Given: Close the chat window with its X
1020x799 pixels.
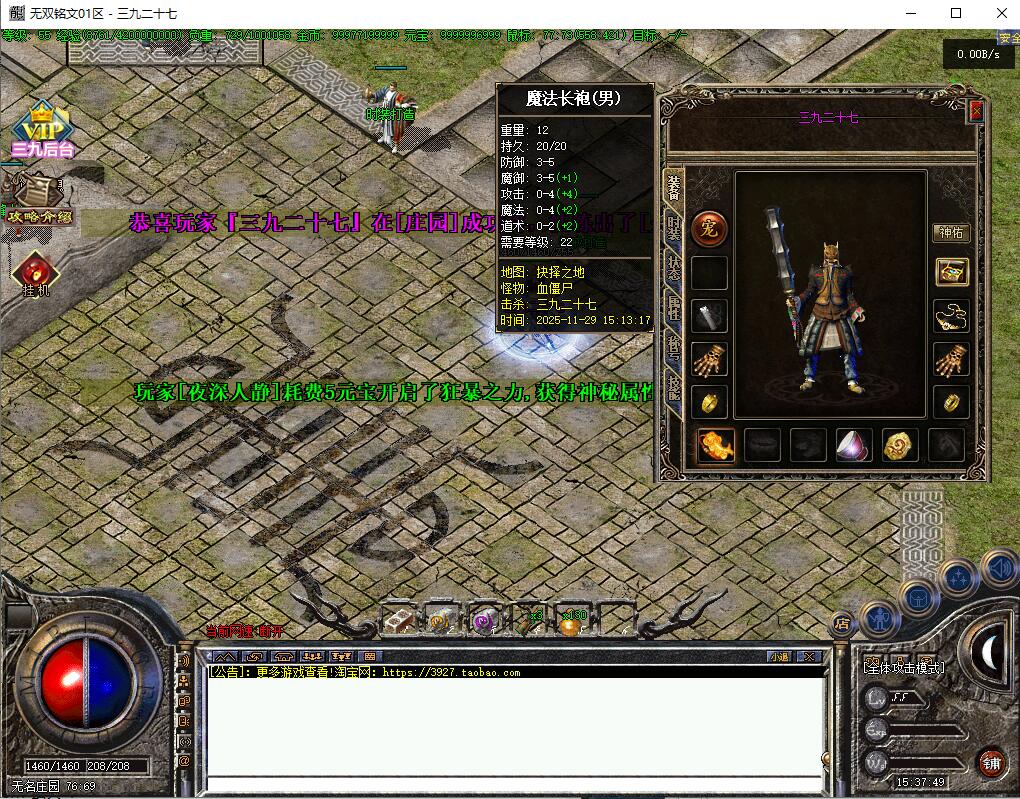Looking at the screenshot, I should 808,656.
